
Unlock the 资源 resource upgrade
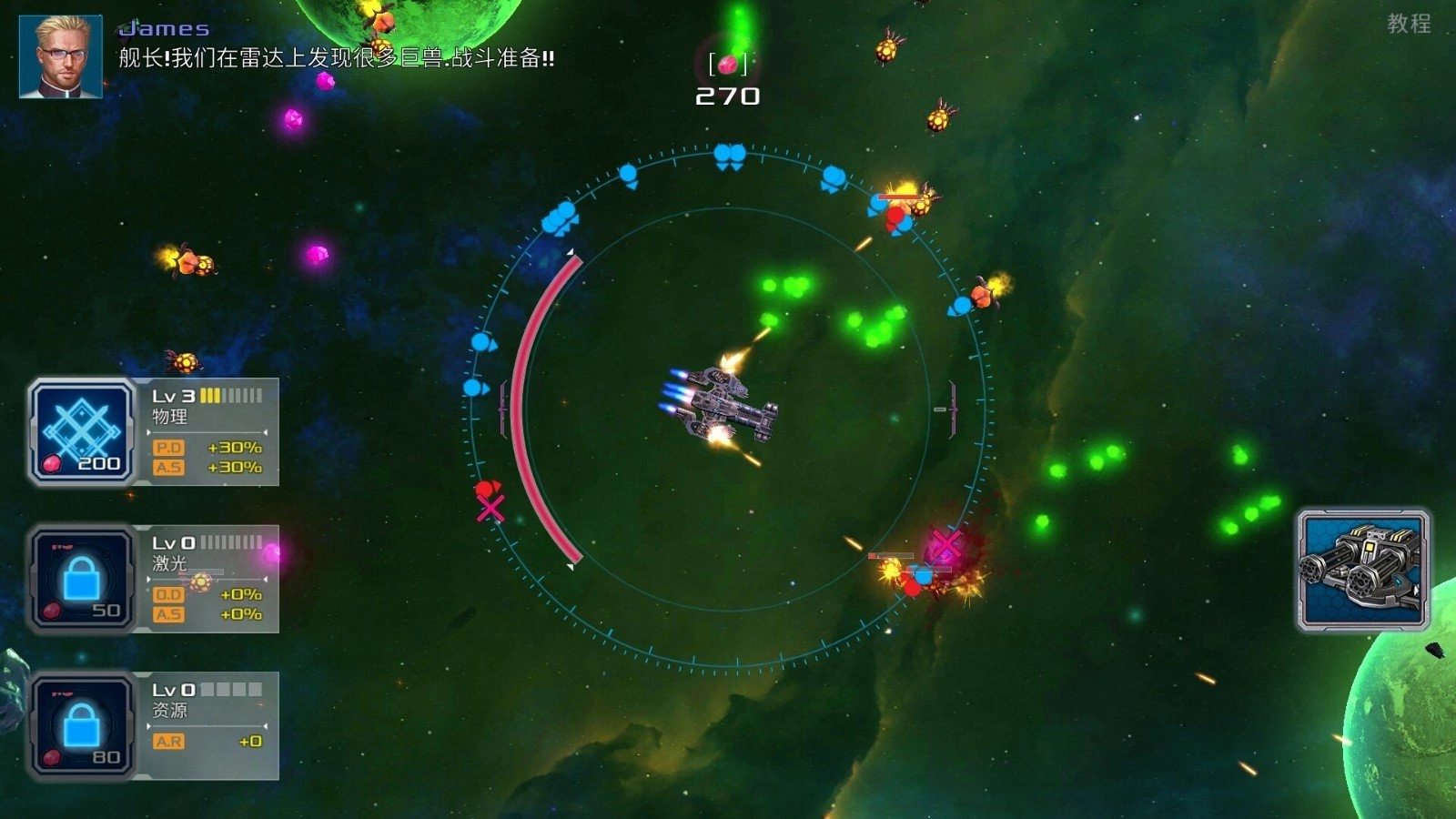coord(82,725)
